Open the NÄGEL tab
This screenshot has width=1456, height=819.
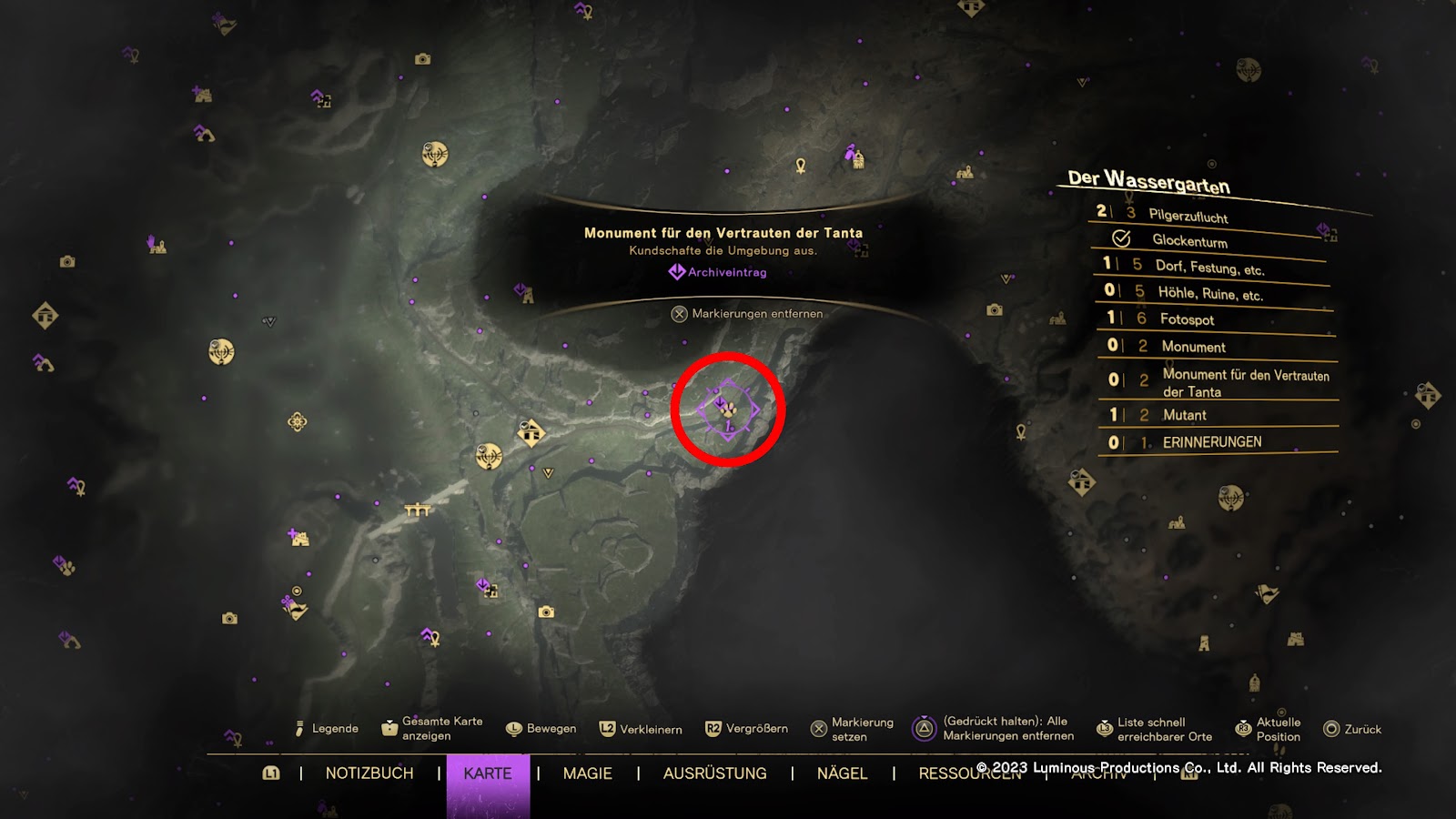pos(842,773)
